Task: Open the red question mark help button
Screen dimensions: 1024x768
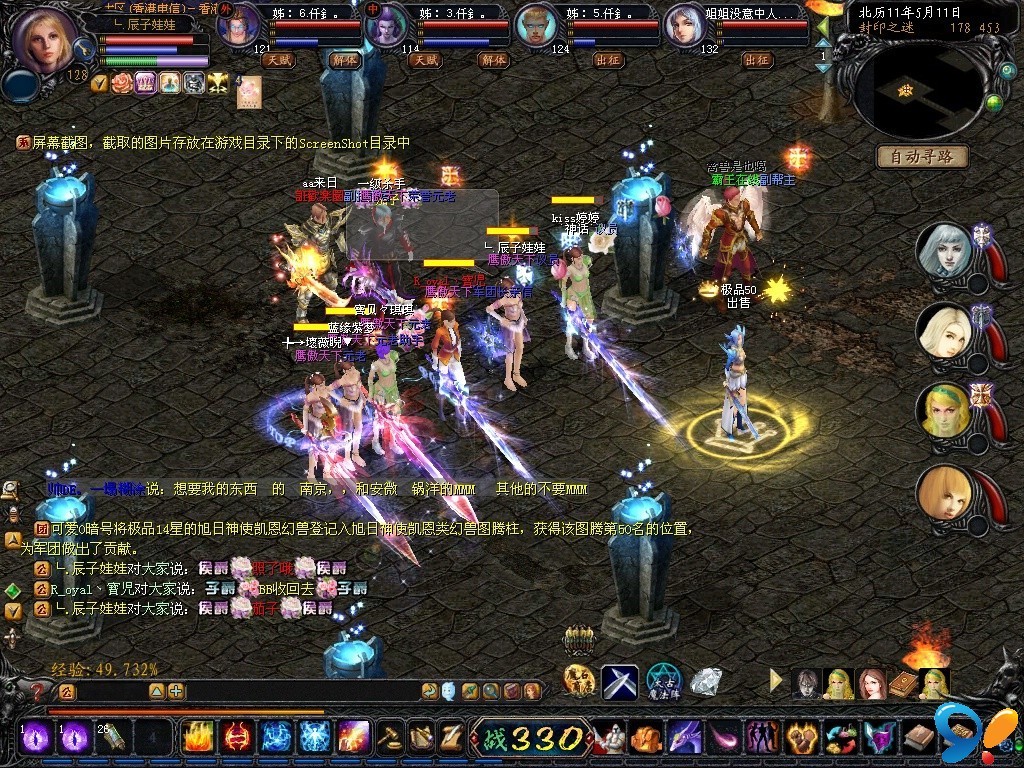Action: tap(37, 691)
